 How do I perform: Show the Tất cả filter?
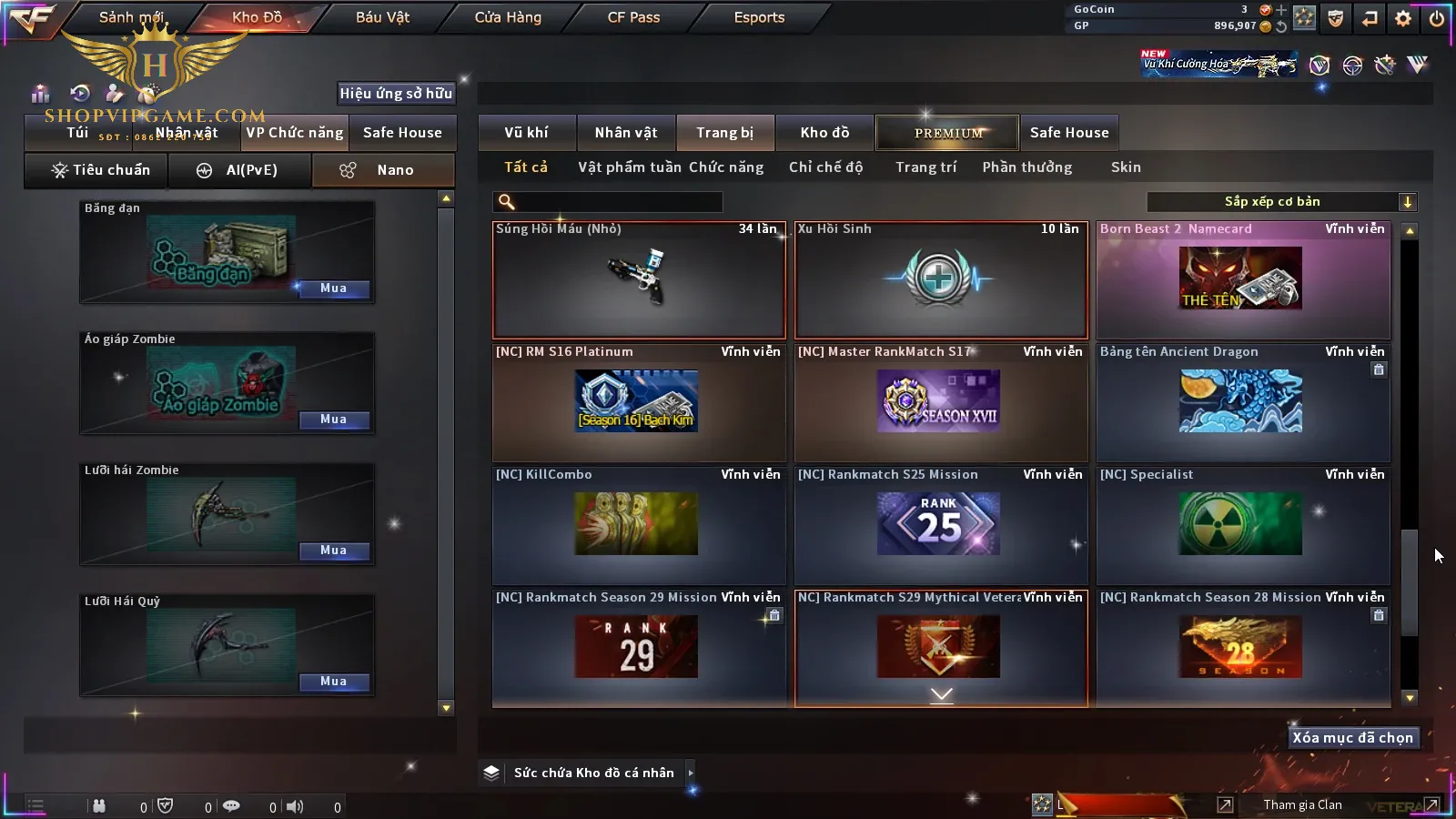click(526, 167)
